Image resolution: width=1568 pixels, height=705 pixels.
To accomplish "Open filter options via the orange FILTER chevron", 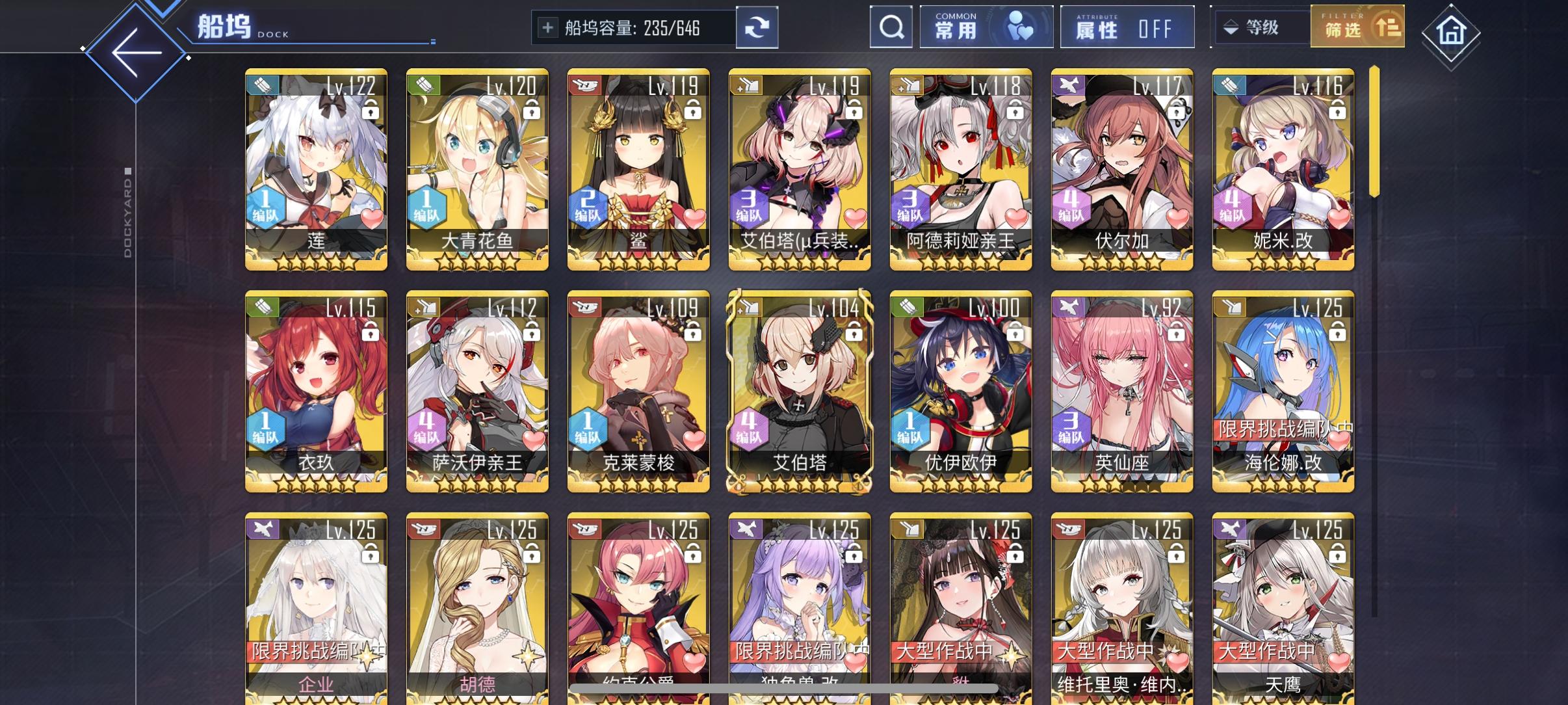I will point(1389,27).
